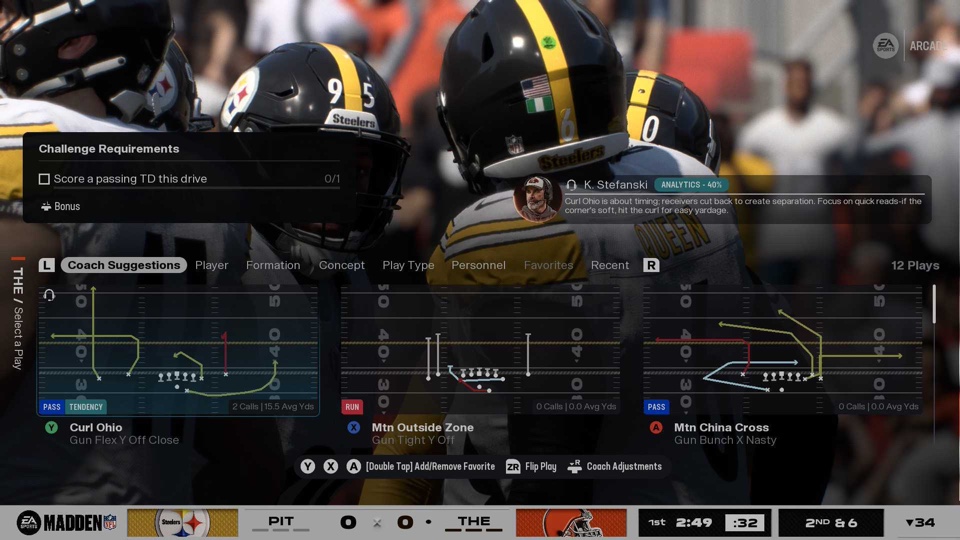Click the K. Stefanski coach portrait
This screenshot has height=540, width=960.
[x=536, y=198]
